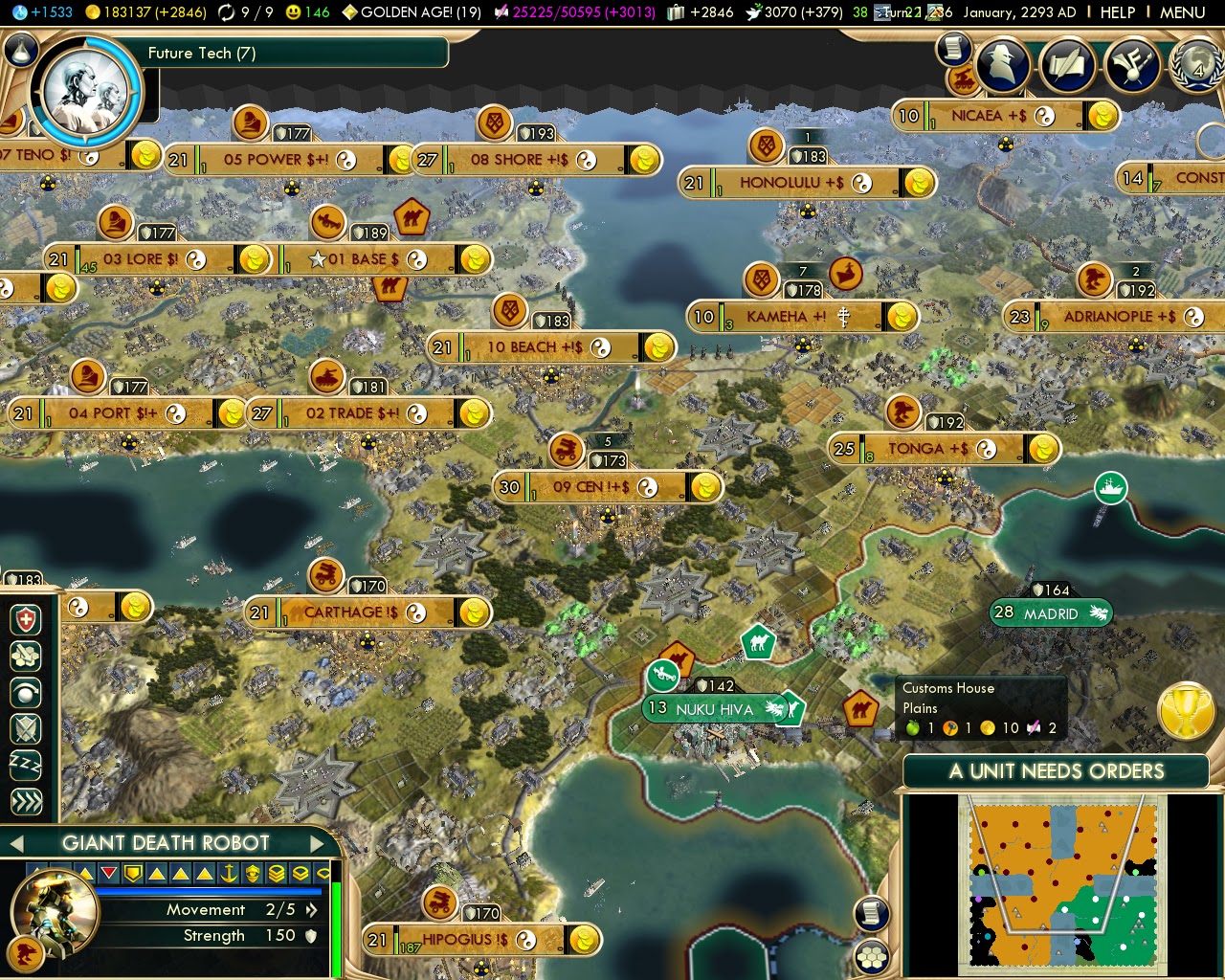
Task: Open the notification scroll above the minimap
Action: 871,914
